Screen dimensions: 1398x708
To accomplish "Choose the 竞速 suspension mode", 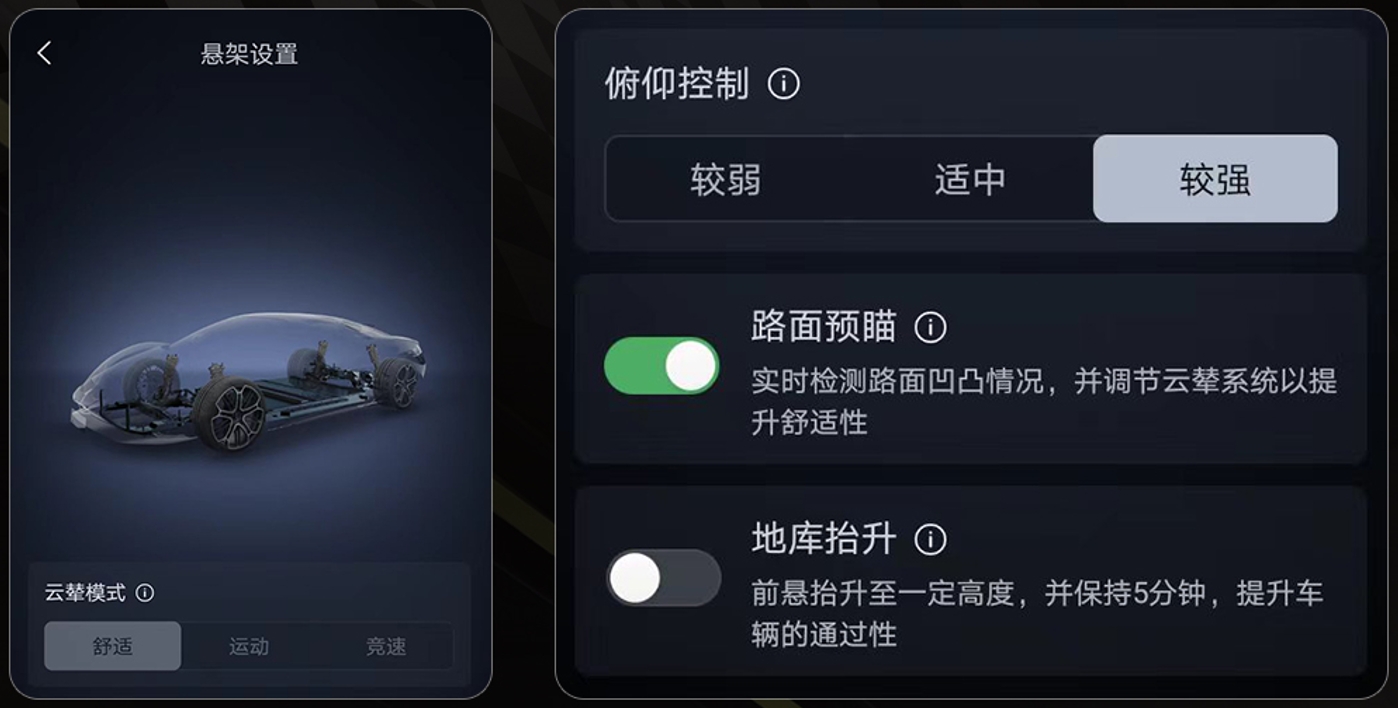I will point(386,646).
